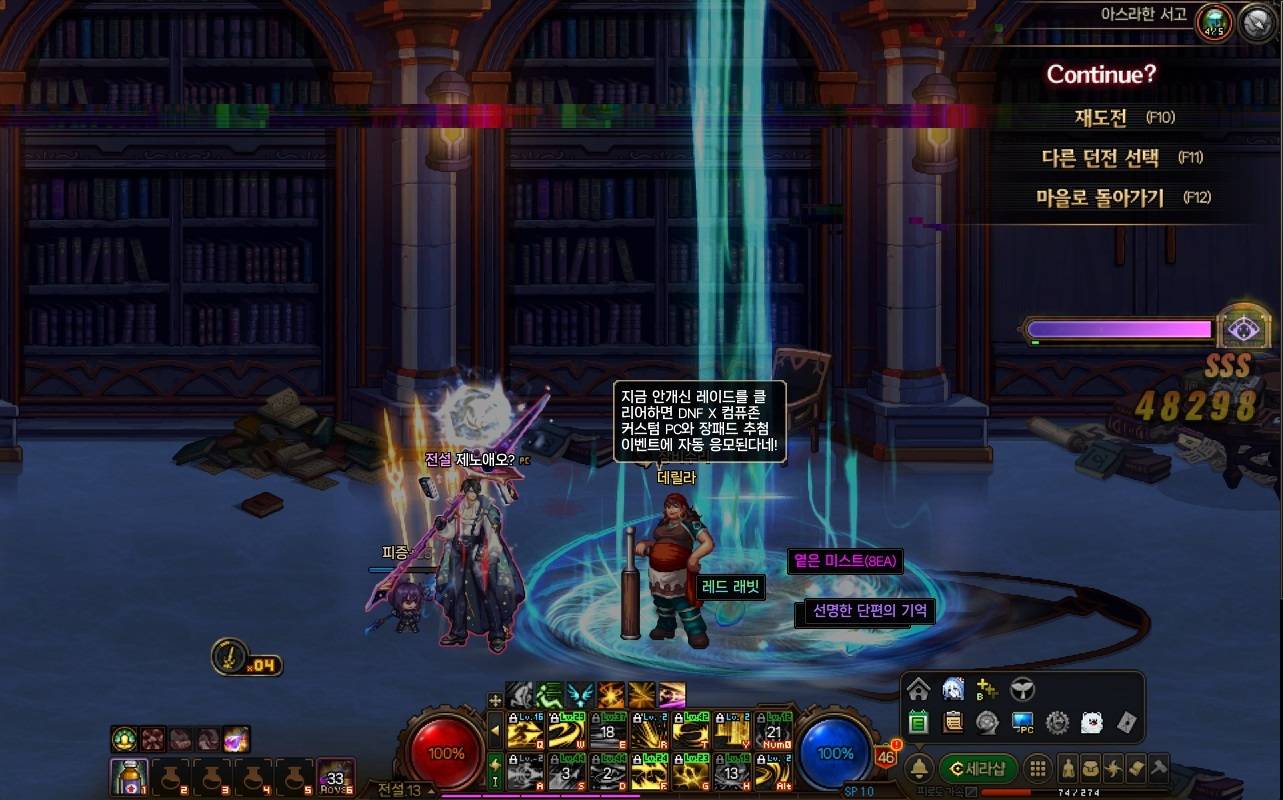1283x800 pixels.
Task: Open the 세라샵 cash shop
Action: click(x=978, y=768)
